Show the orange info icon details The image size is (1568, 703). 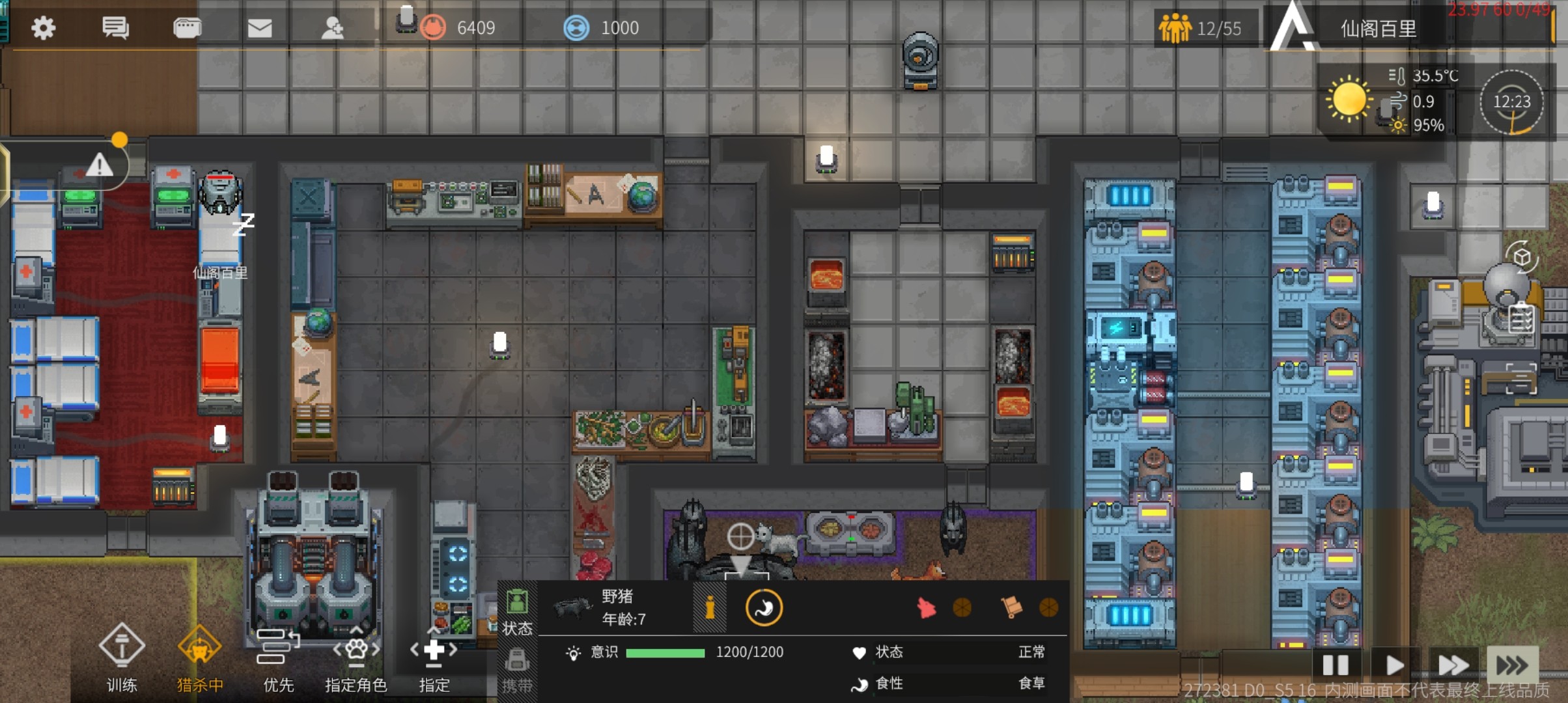(710, 608)
